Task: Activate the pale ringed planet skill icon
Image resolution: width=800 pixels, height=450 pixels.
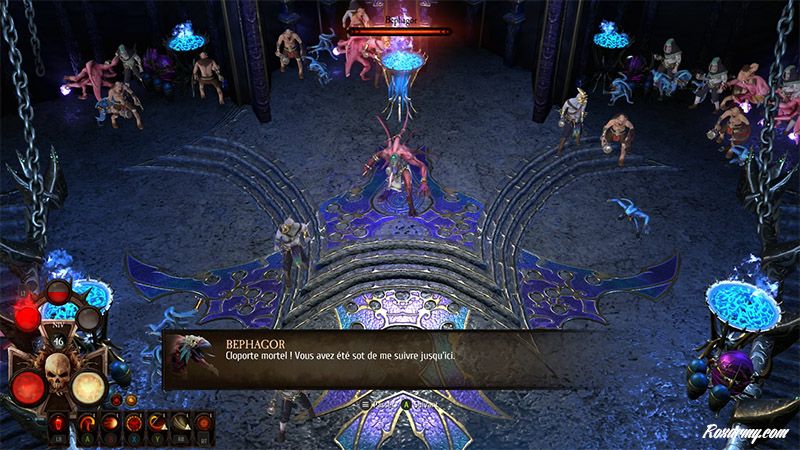Action: [181, 420]
